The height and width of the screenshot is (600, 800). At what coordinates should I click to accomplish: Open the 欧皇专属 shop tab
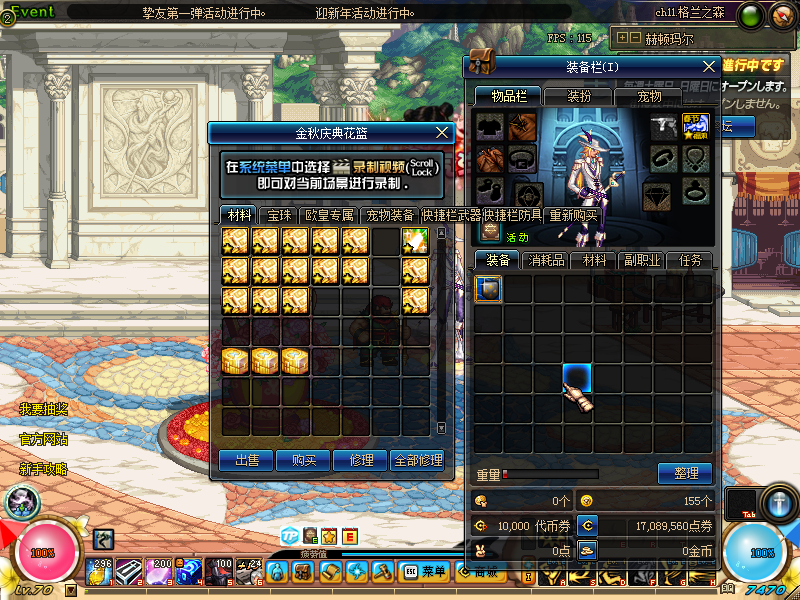pos(330,215)
